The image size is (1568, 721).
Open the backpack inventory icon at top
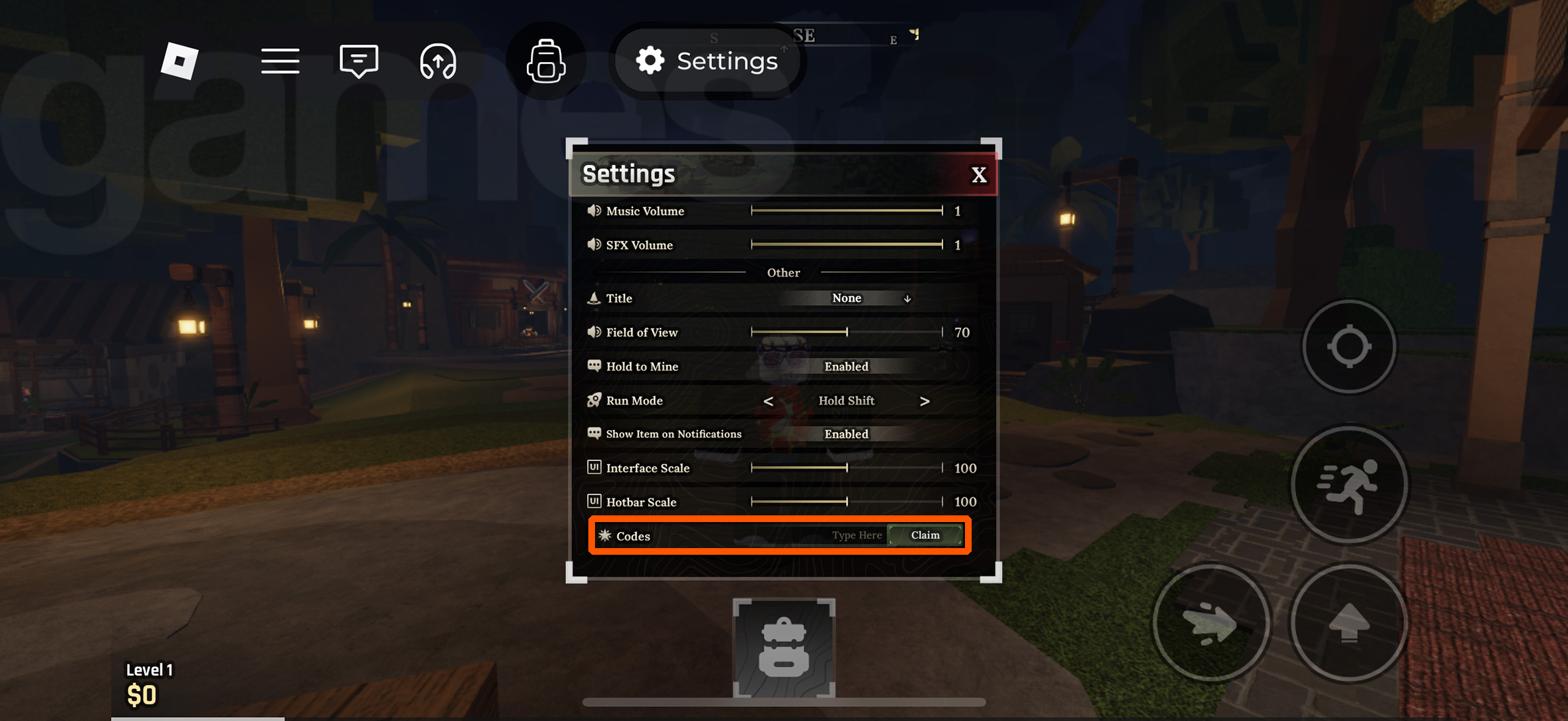click(x=546, y=61)
